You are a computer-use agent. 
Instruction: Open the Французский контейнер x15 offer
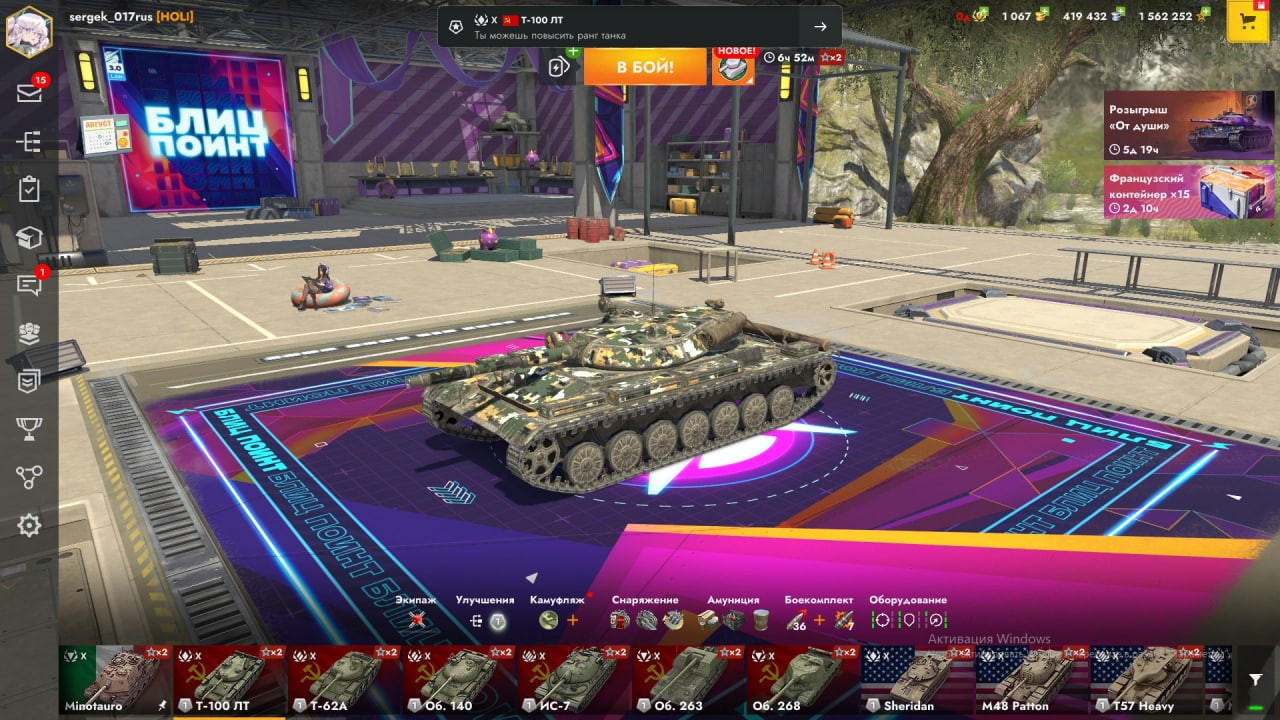click(1189, 191)
